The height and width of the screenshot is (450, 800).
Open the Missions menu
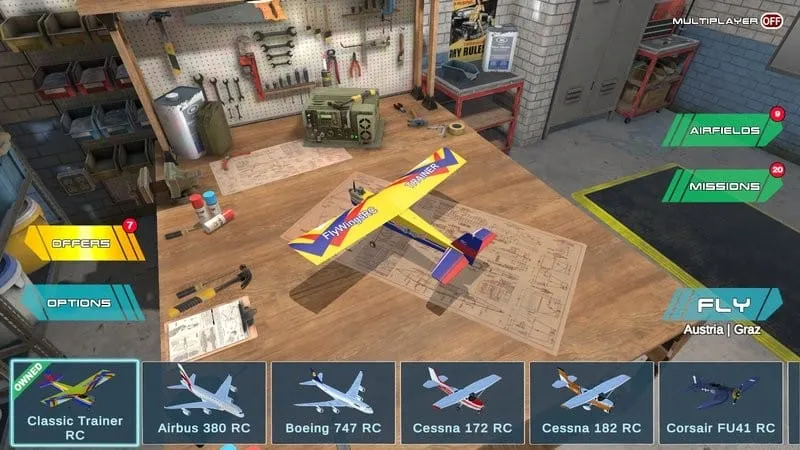[x=725, y=185]
